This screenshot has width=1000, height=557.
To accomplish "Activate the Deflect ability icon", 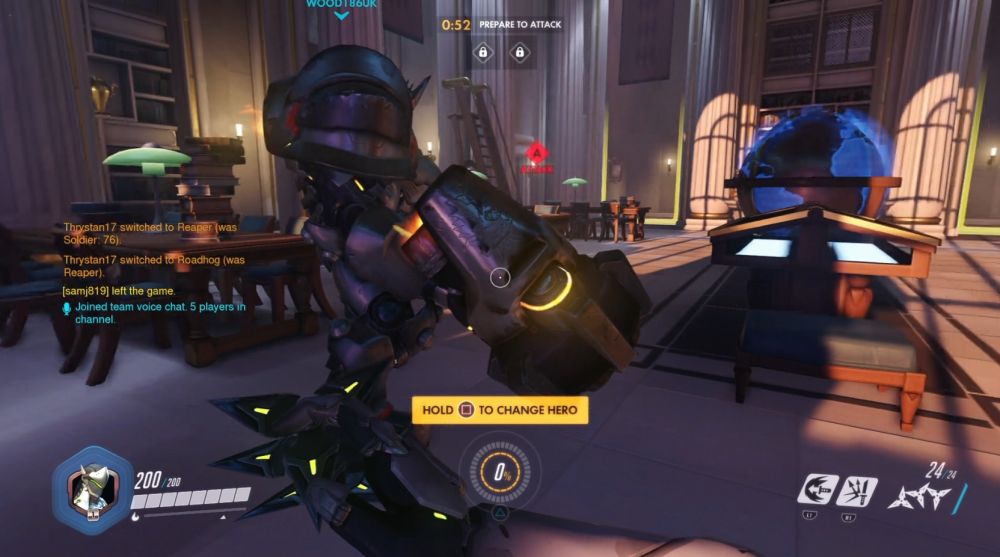I will (857, 490).
